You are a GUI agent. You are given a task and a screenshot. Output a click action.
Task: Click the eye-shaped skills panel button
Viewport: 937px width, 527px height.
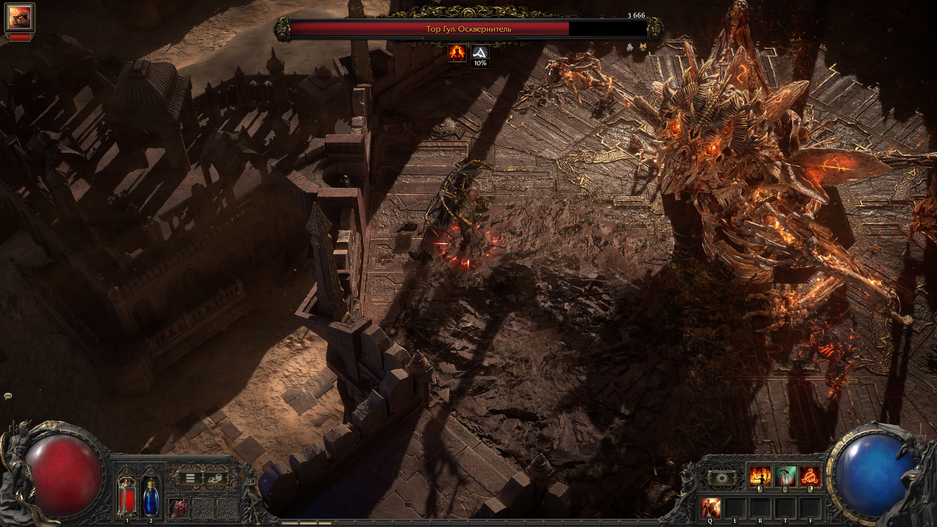(721, 478)
